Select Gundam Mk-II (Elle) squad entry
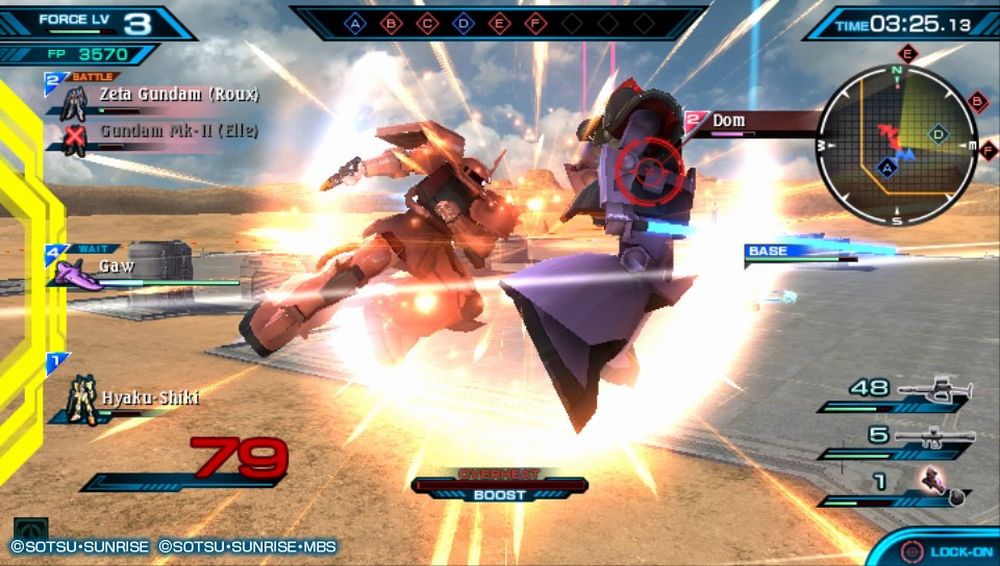 (178, 131)
